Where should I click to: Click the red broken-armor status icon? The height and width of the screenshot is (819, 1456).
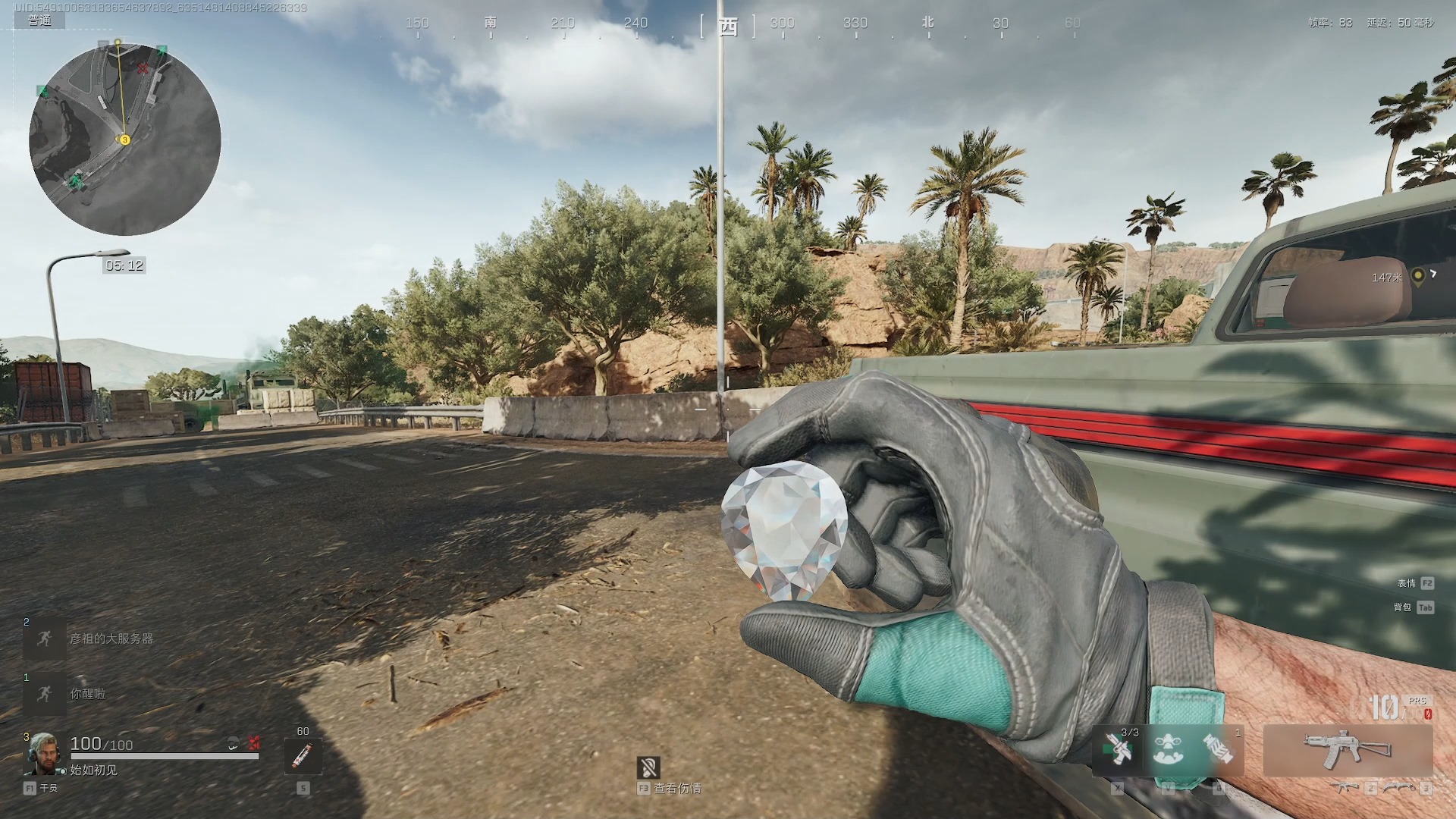click(x=254, y=743)
